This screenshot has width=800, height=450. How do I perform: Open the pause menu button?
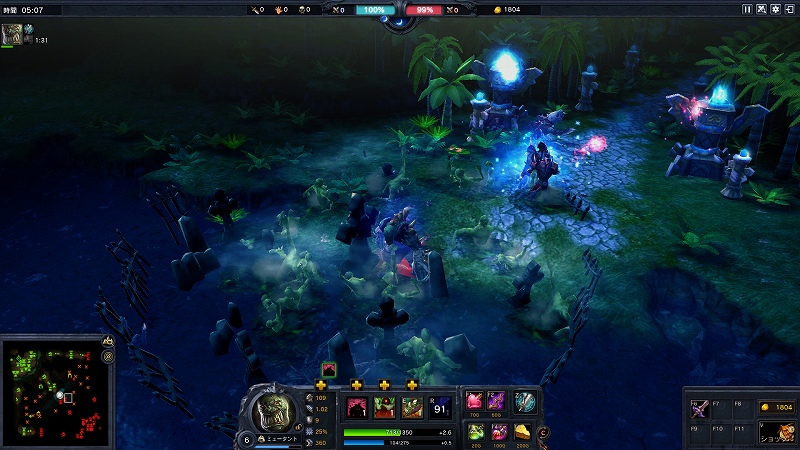coord(747,9)
